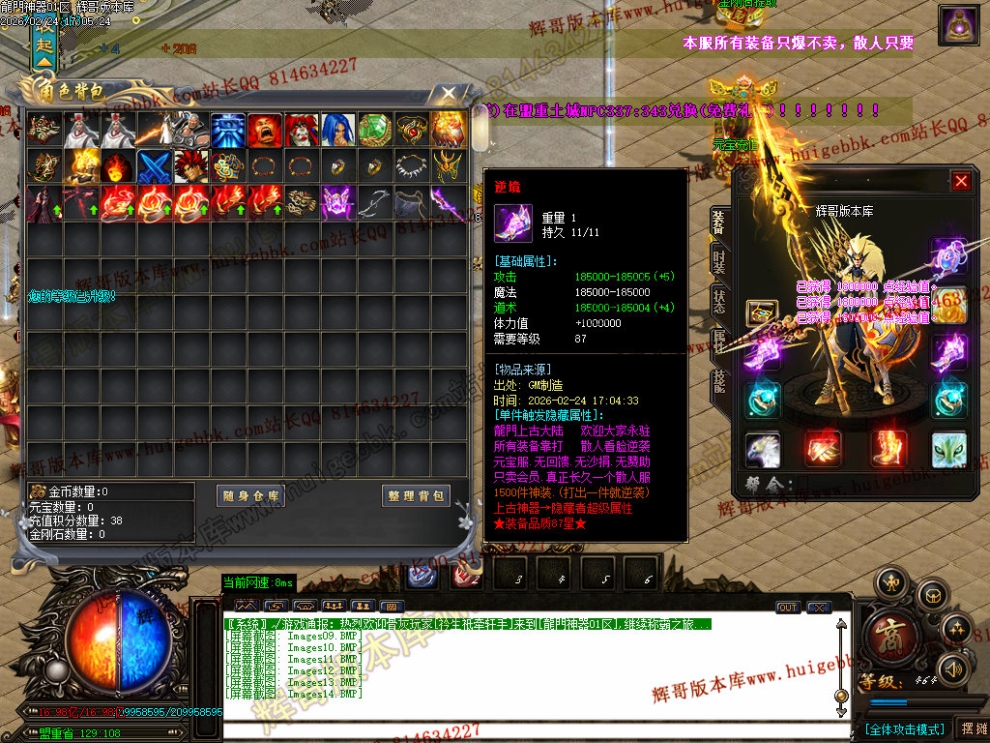The height and width of the screenshot is (743, 990).
Task: Select the purple glowing sword in bag
Action: coord(444,202)
